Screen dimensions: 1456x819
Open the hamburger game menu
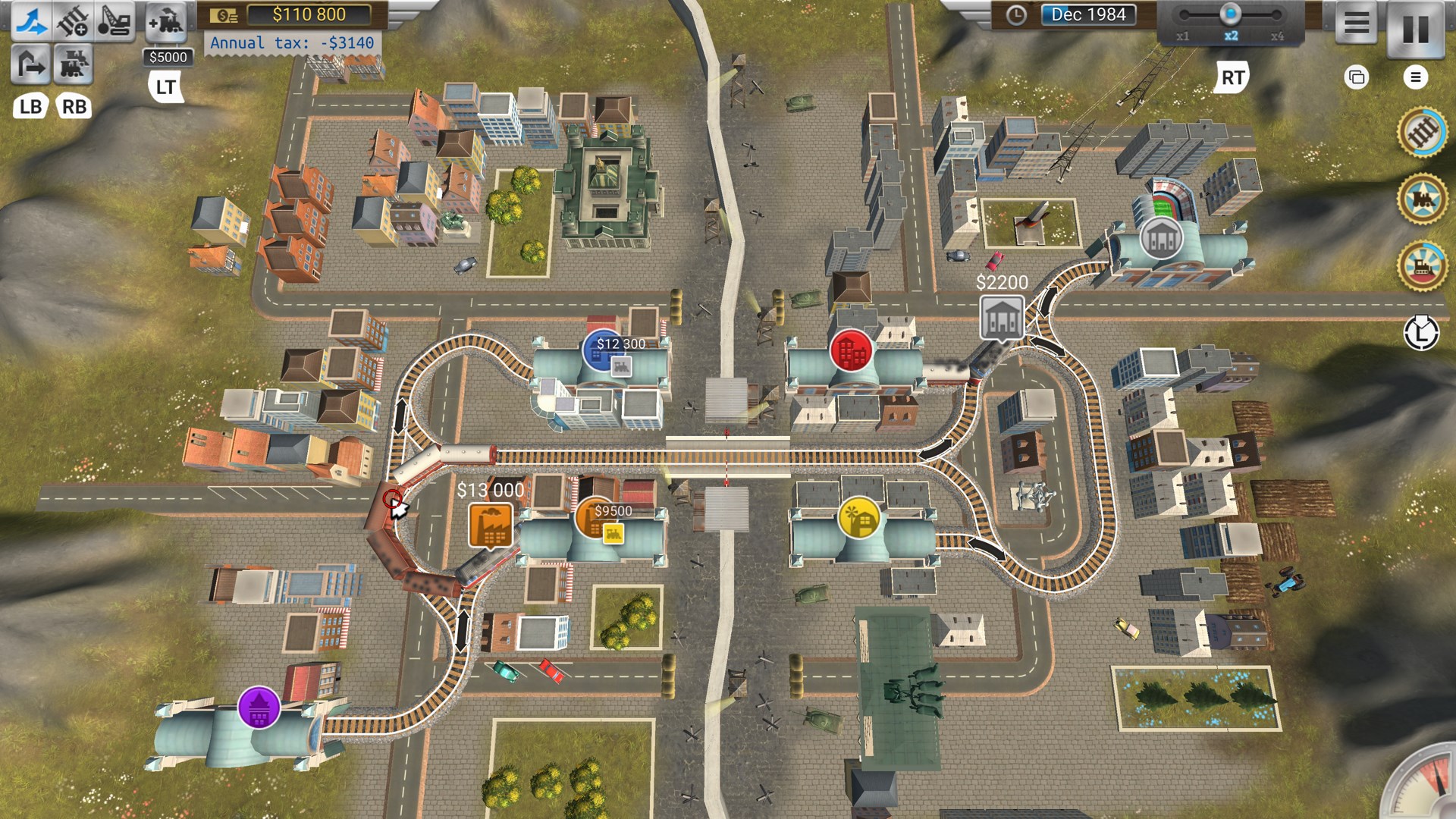1357,23
